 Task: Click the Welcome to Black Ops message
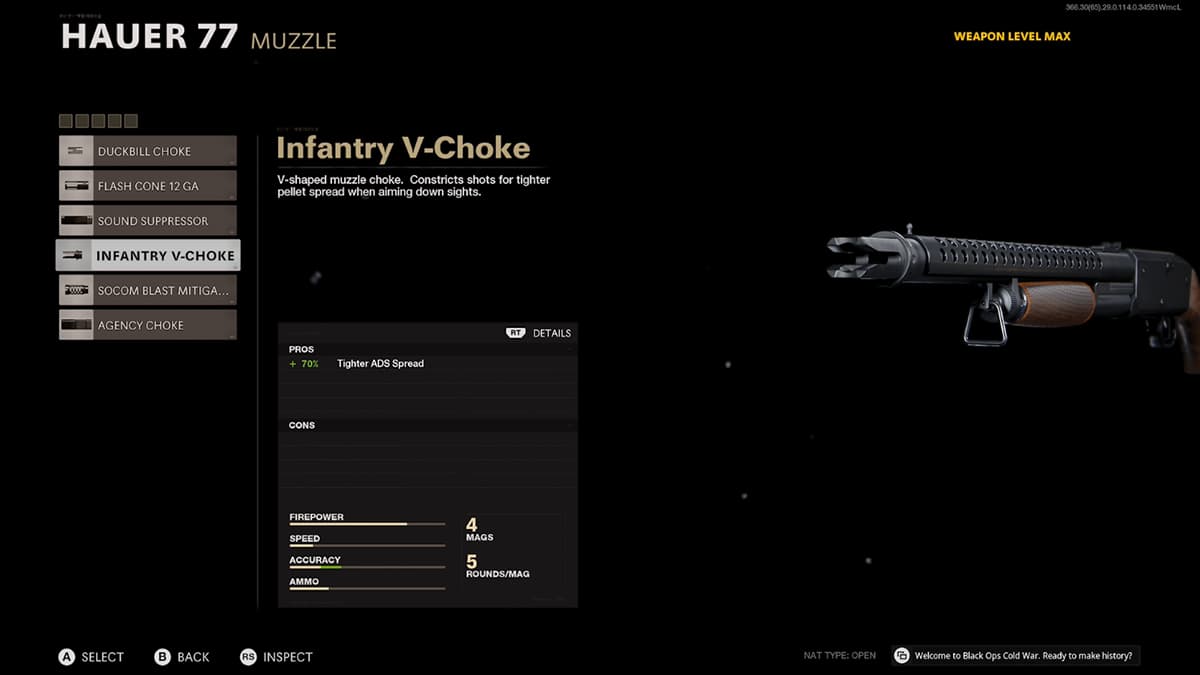1016,656
